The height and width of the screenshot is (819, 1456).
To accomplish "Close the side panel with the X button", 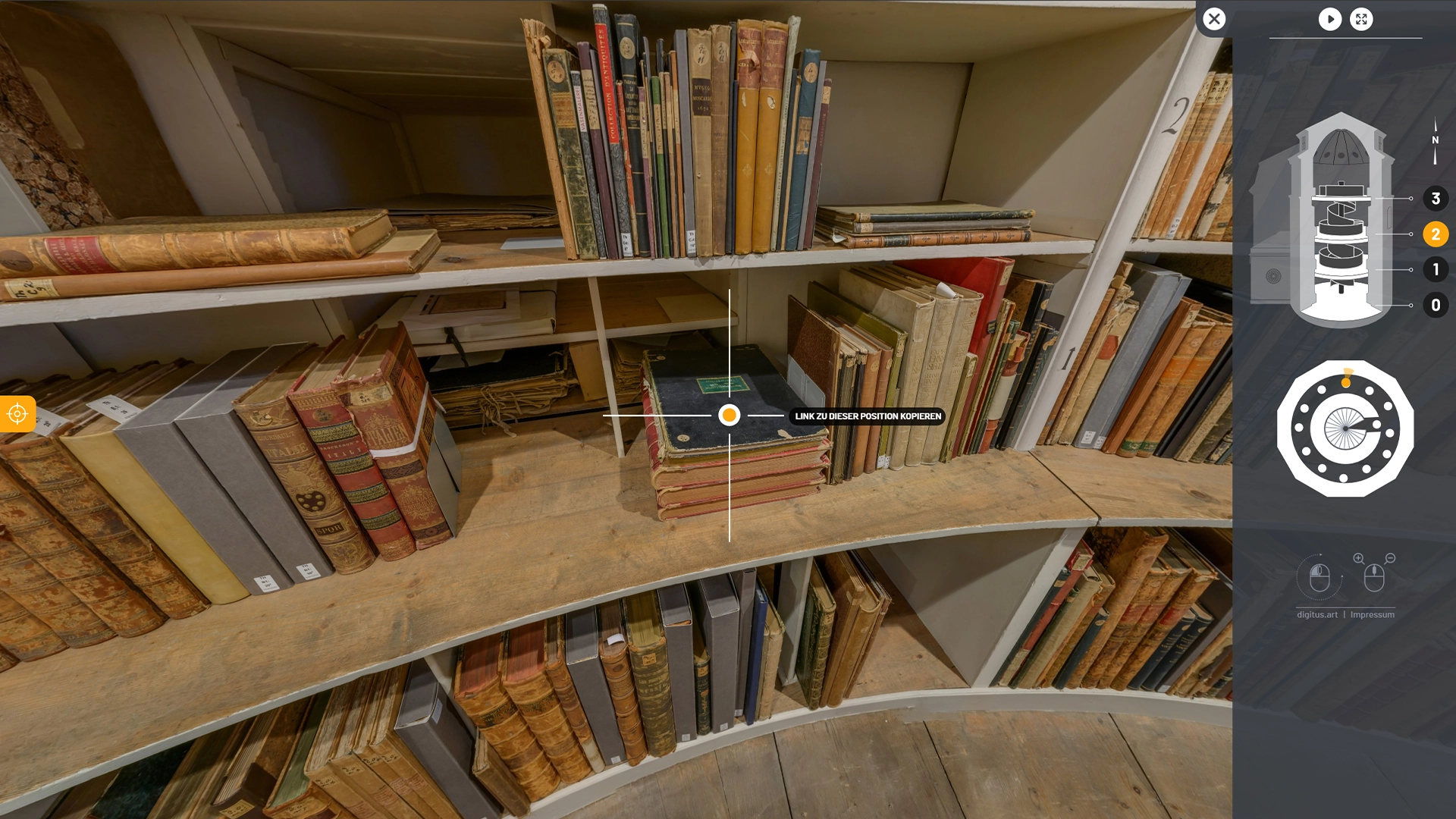I will point(1214,19).
